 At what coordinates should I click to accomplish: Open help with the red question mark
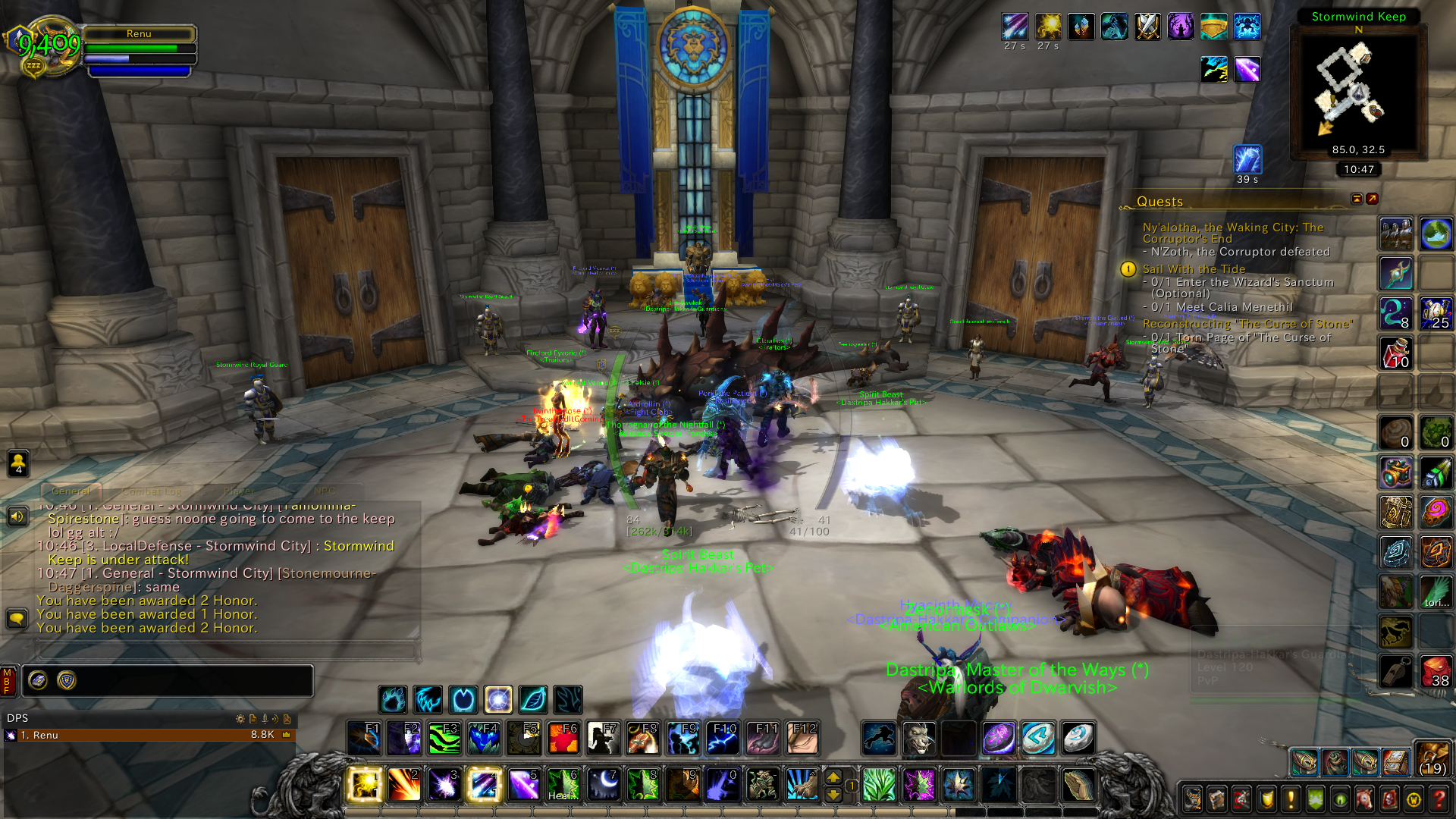point(1439,799)
